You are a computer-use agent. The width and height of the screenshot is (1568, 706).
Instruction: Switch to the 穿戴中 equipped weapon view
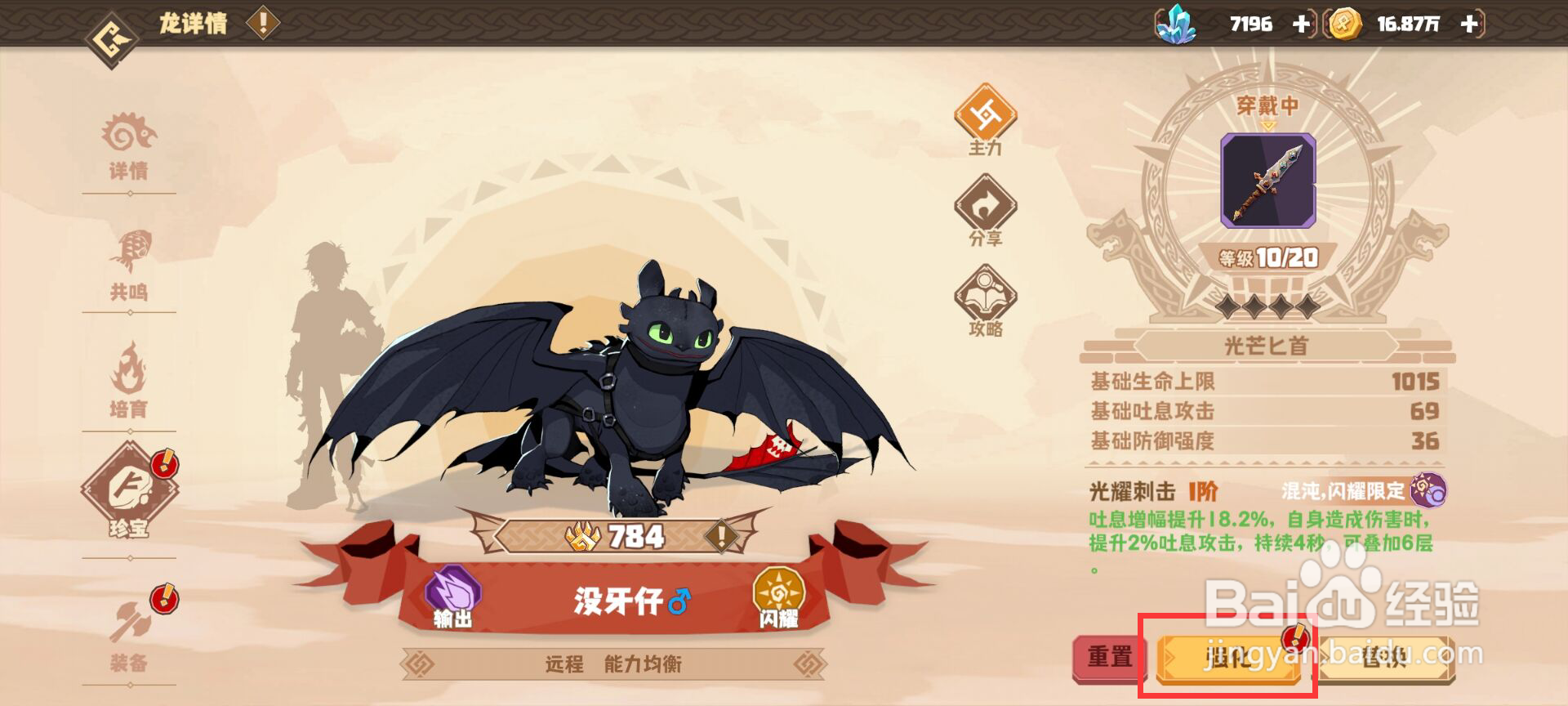(x=1267, y=104)
